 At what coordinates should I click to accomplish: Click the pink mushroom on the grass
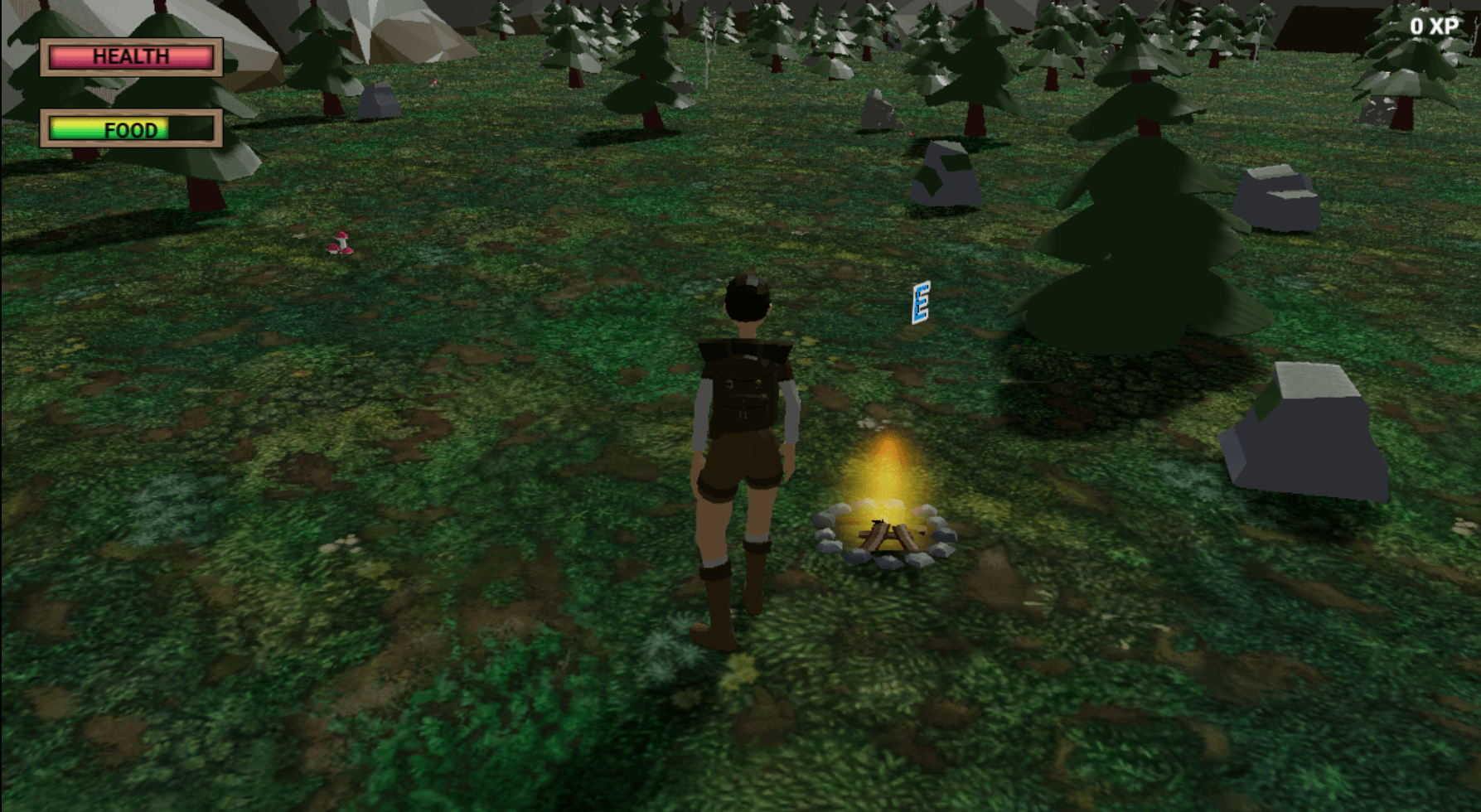[341, 244]
